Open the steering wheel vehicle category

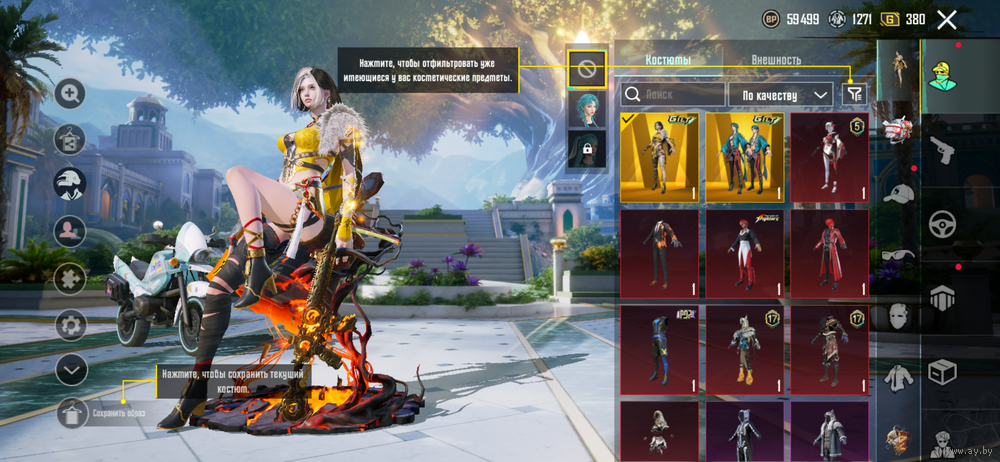[x=941, y=224]
